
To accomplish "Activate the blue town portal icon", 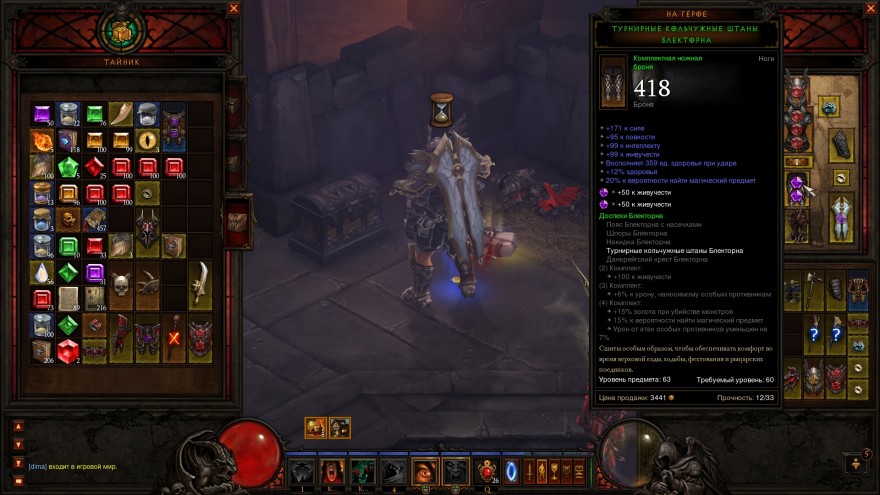I will 511,470.
